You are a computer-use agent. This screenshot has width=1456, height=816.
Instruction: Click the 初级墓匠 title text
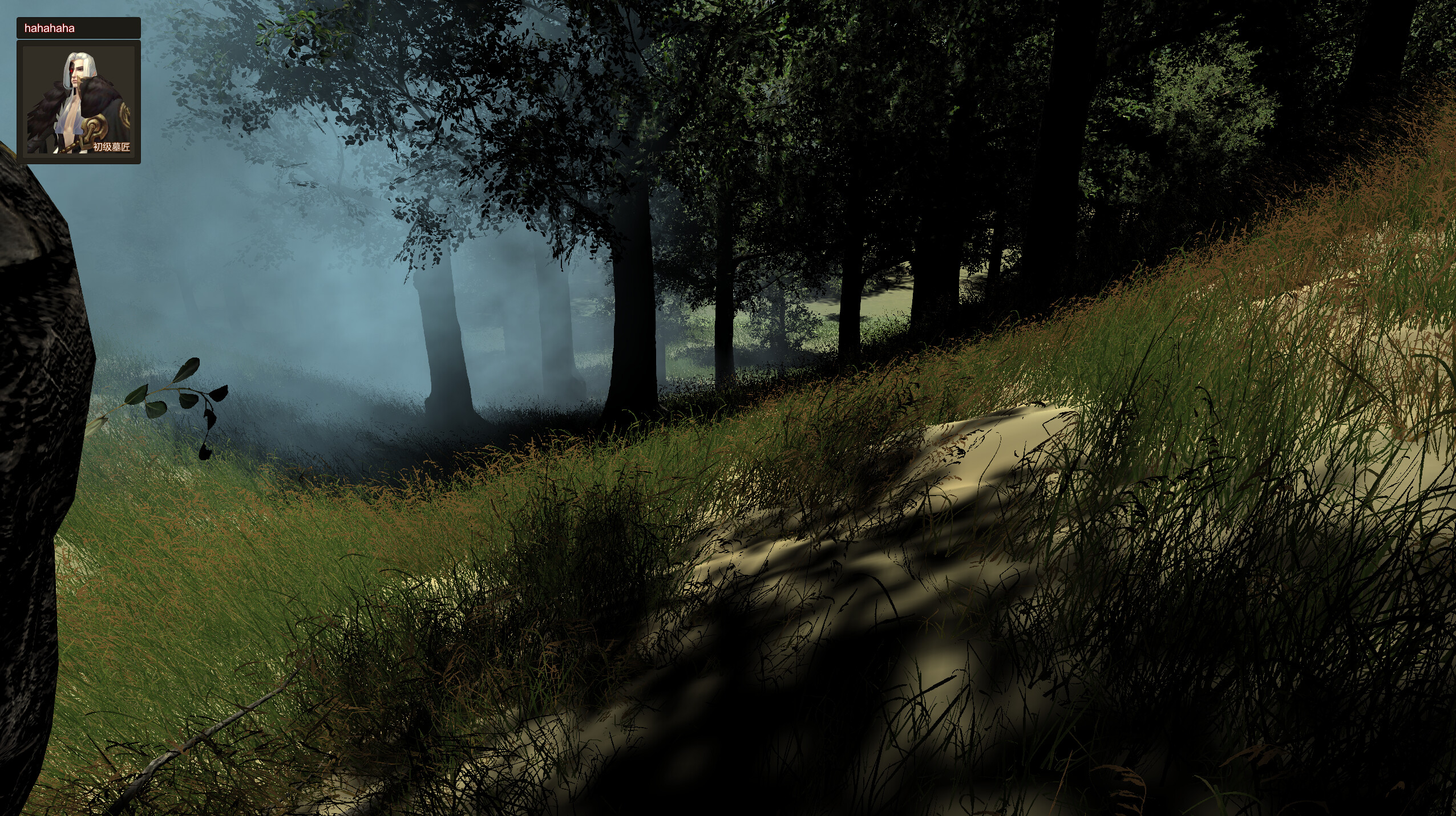pos(112,147)
